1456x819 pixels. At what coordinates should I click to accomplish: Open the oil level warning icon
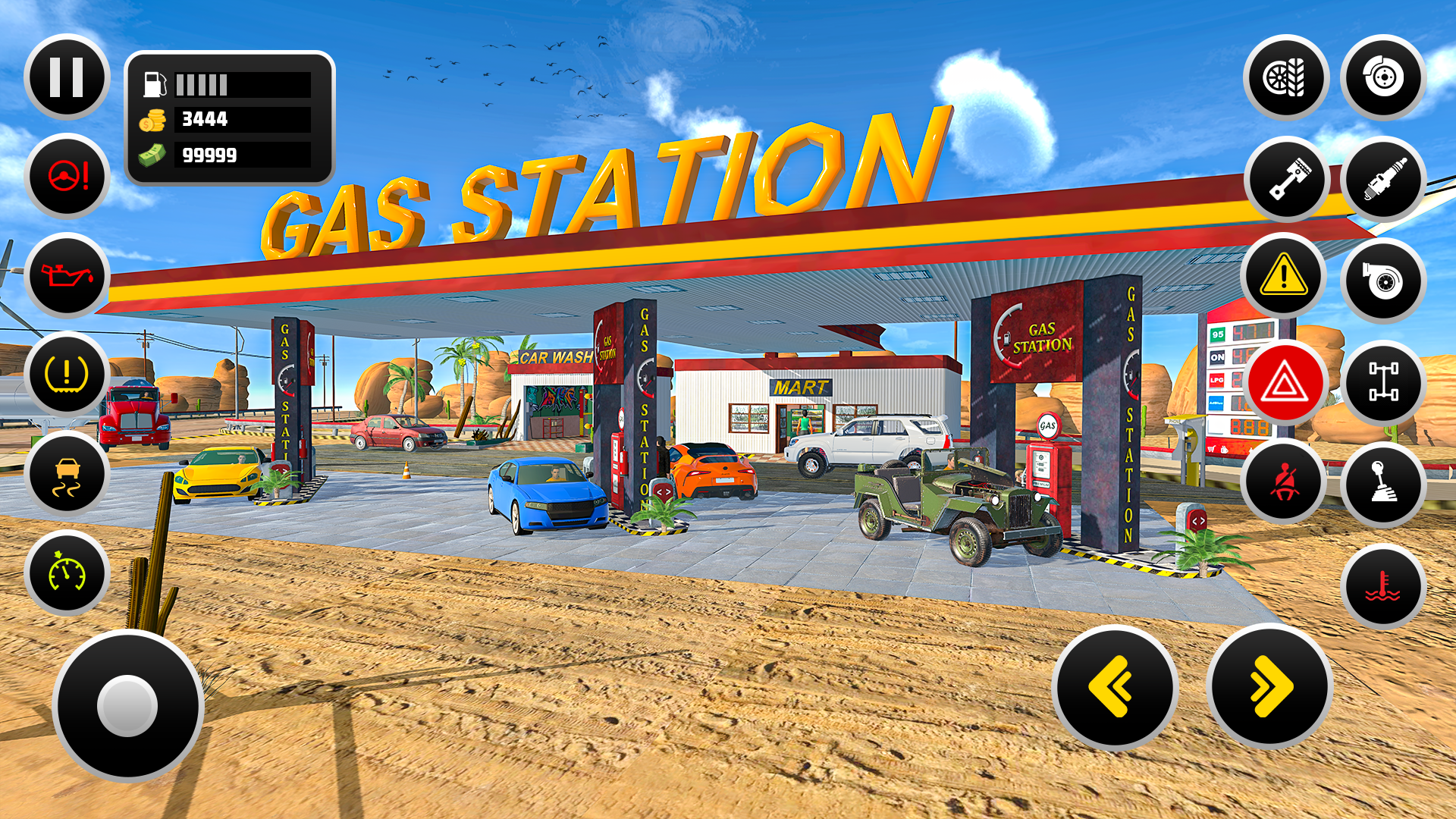[x=65, y=276]
